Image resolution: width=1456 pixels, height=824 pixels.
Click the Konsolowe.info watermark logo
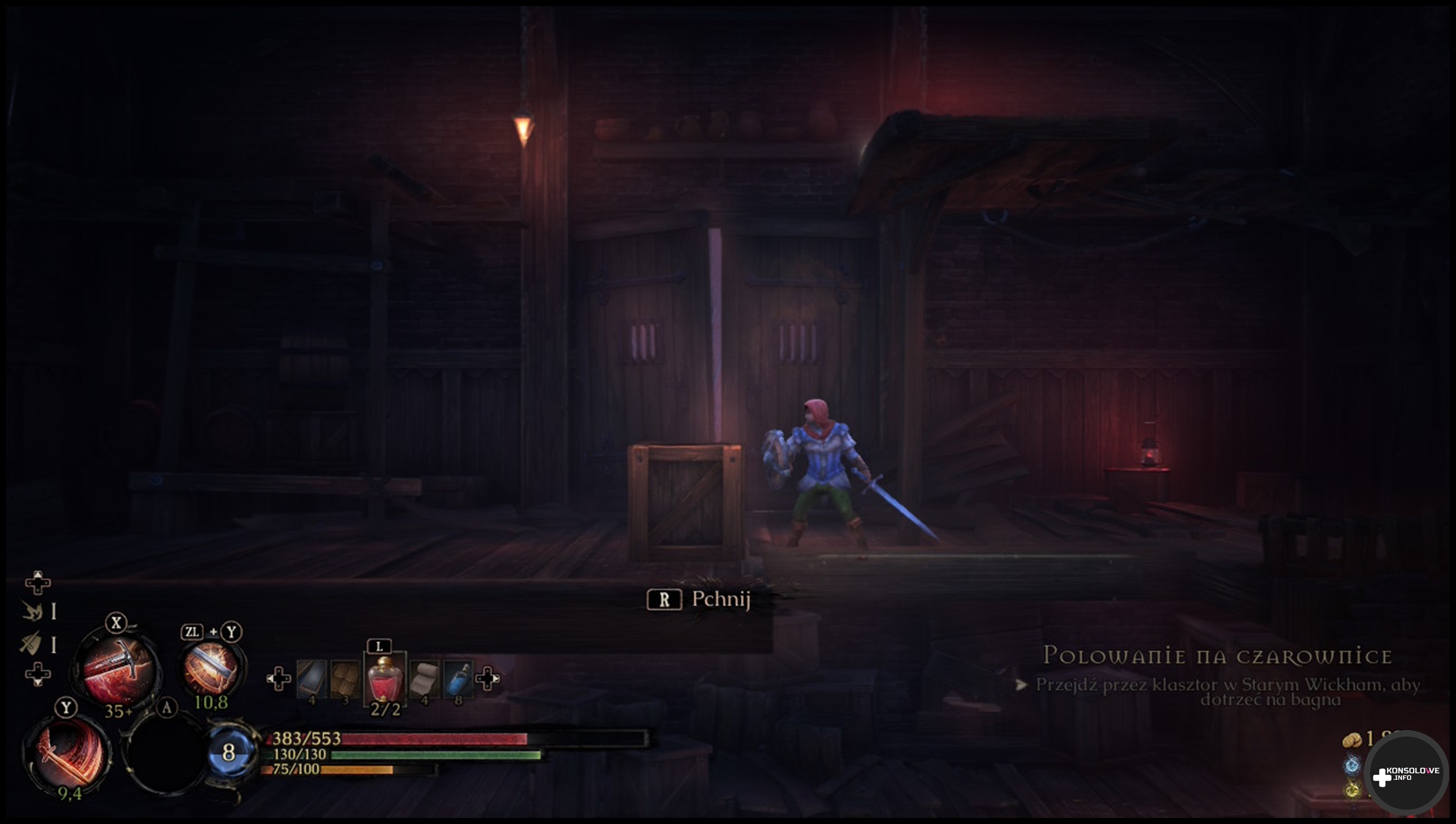1405,775
